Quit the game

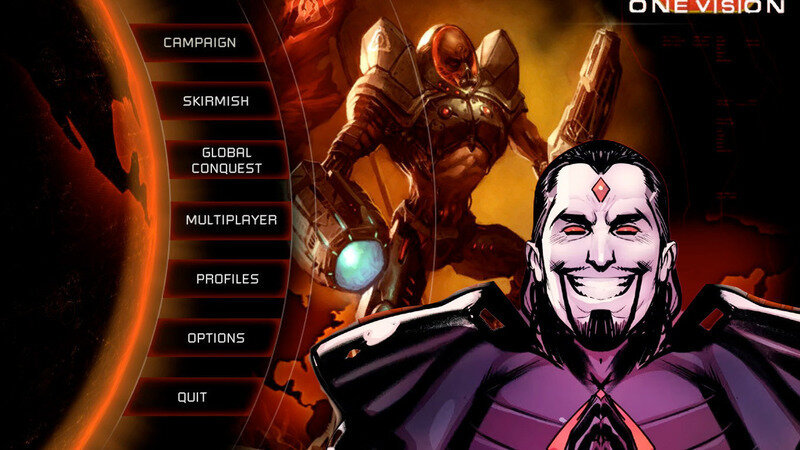point(192,397)
